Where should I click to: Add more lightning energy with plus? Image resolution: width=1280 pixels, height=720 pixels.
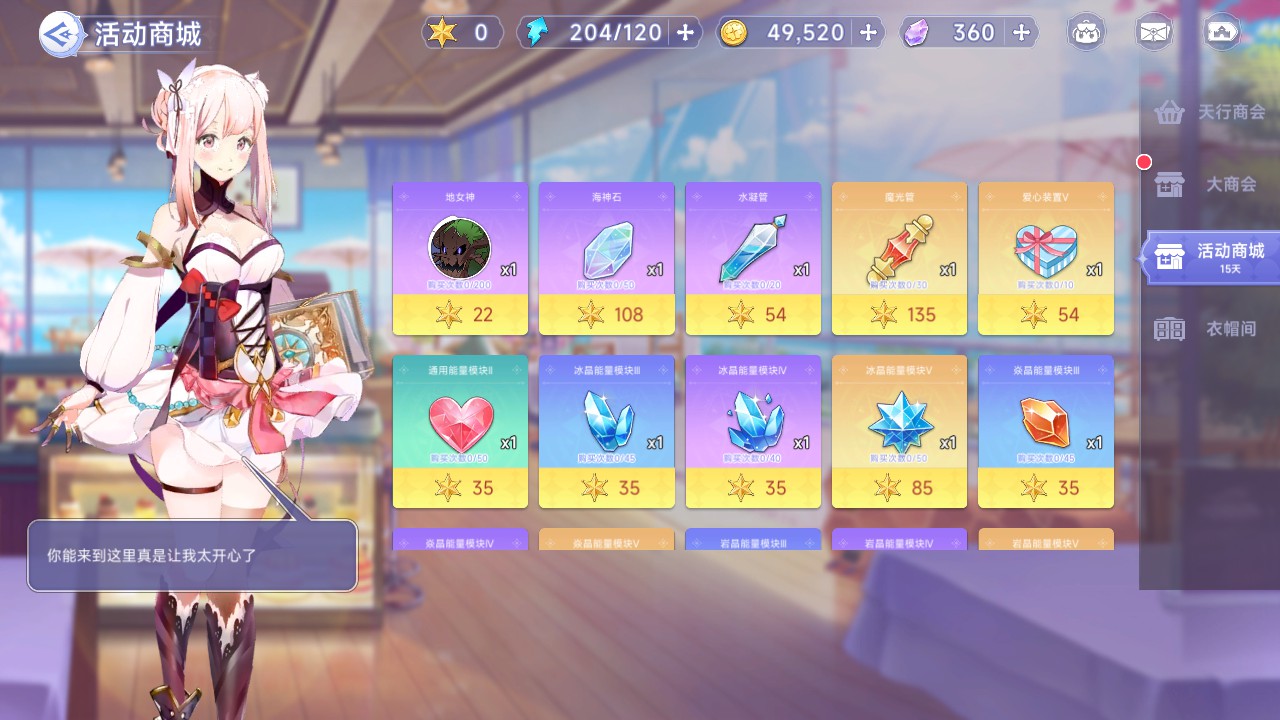685,33
